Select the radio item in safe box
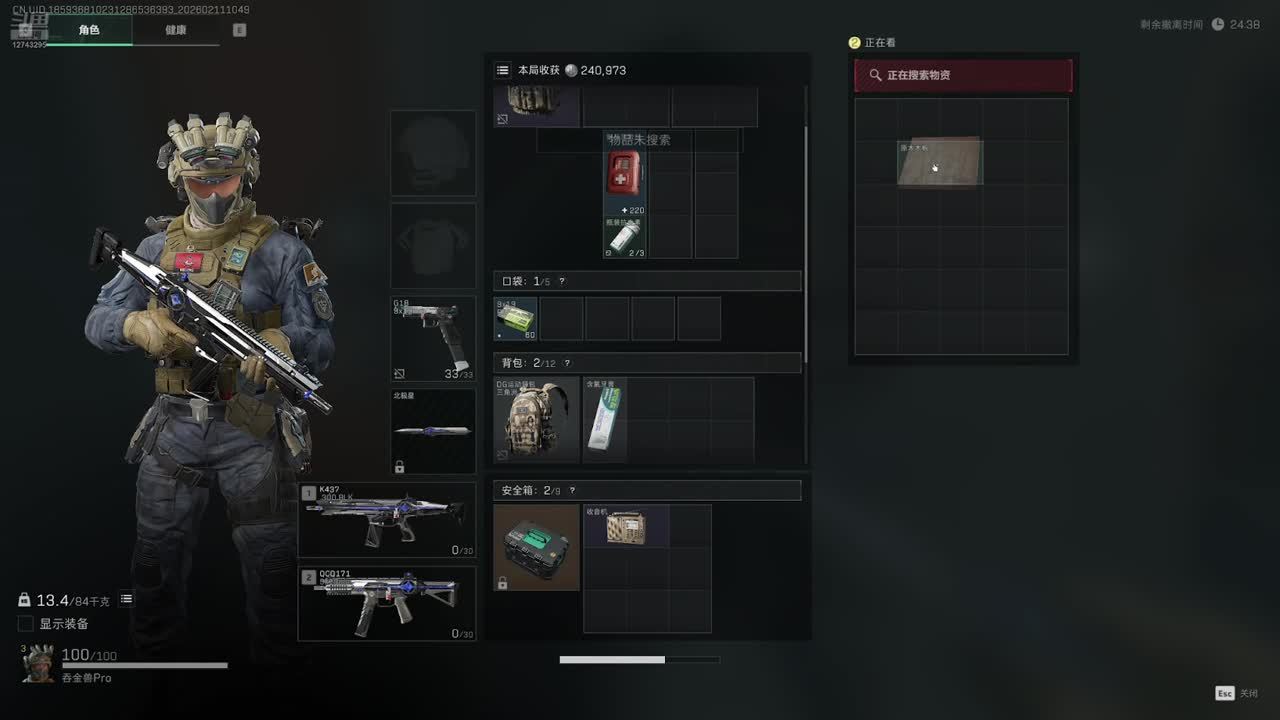The image size is (1280, 720). 627,526
